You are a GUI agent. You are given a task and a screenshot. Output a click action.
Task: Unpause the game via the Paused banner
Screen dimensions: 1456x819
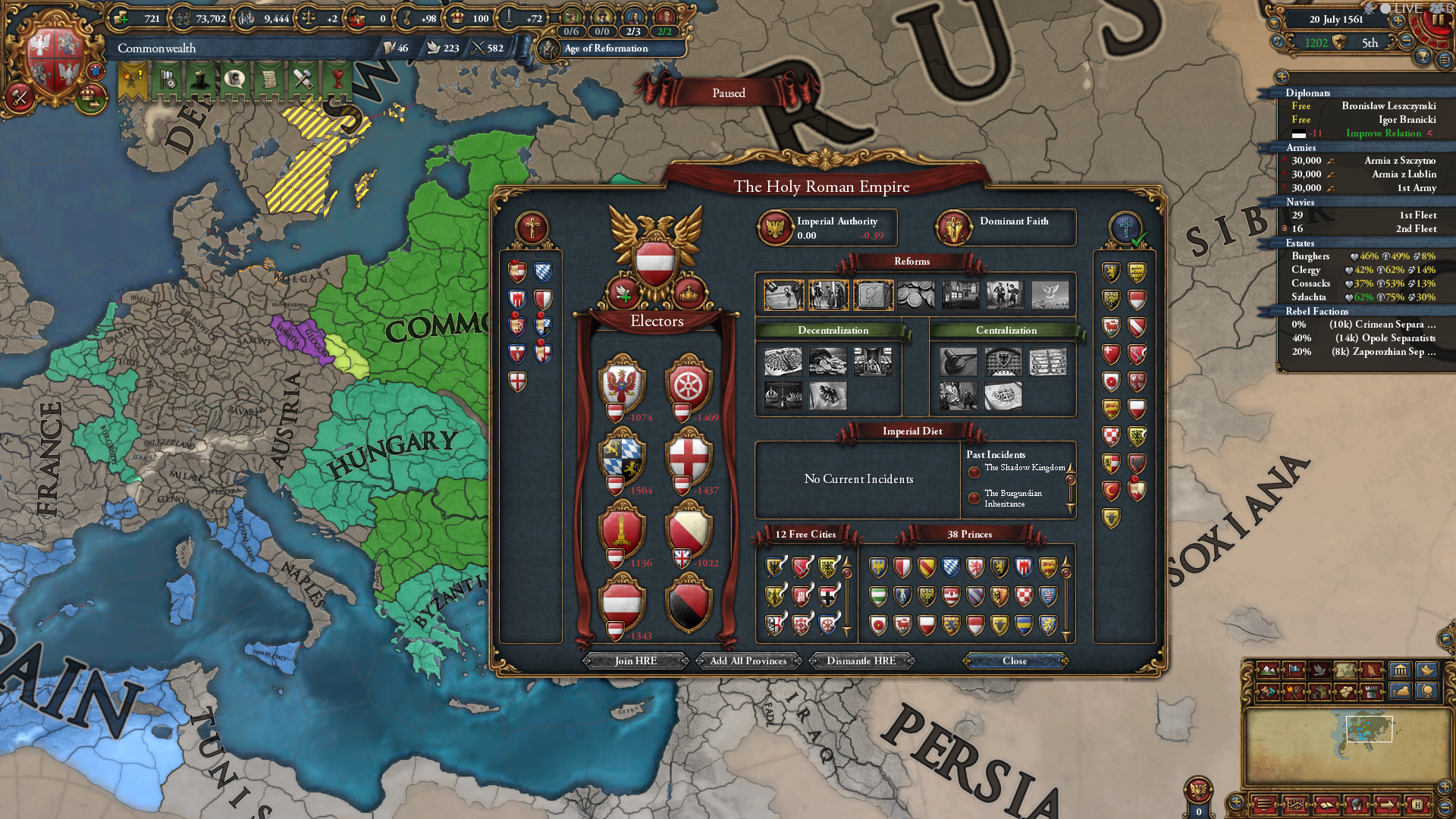[x=728, y=93]
